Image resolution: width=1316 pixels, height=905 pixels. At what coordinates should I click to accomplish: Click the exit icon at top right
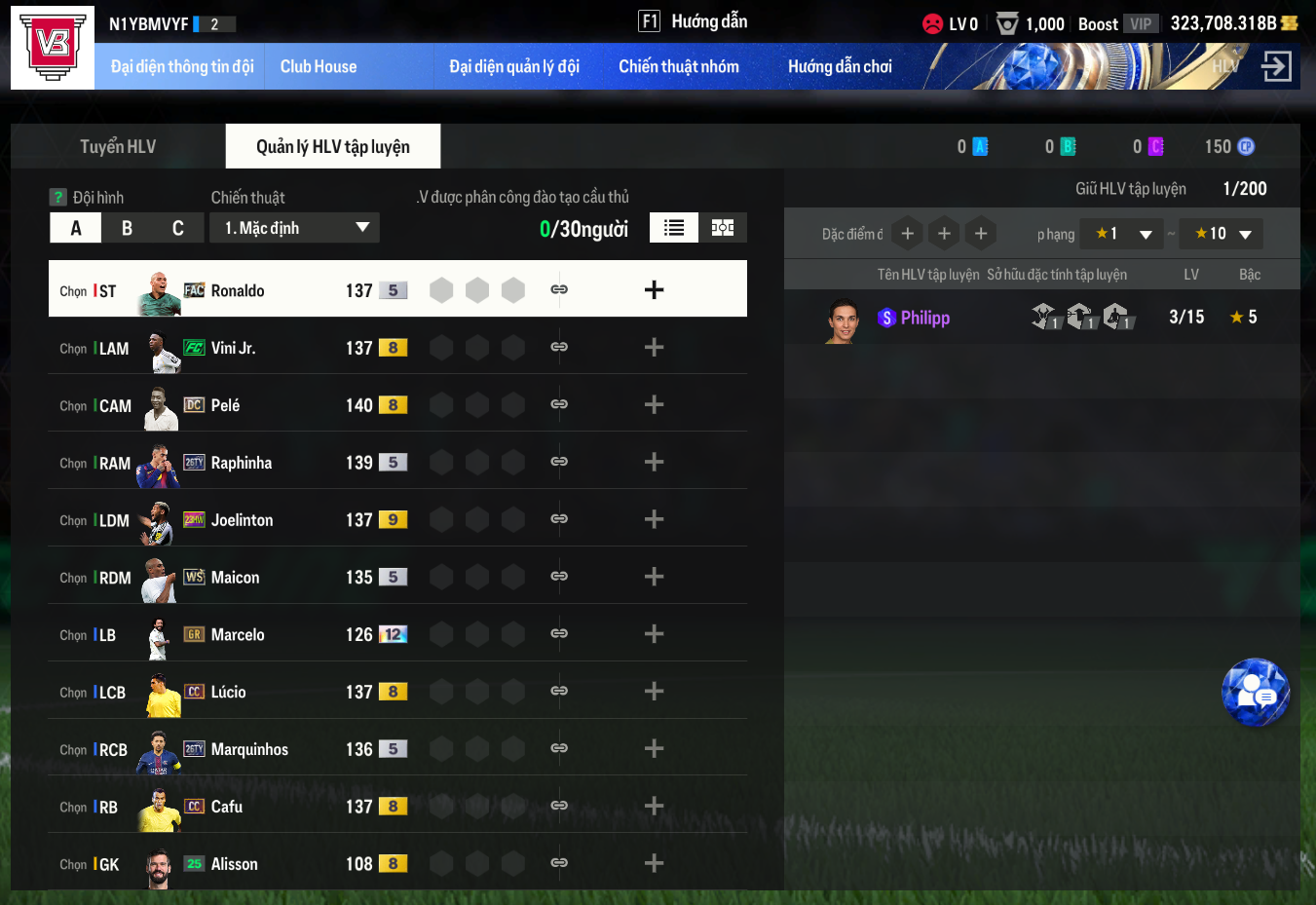click(x=1276, y=66)
